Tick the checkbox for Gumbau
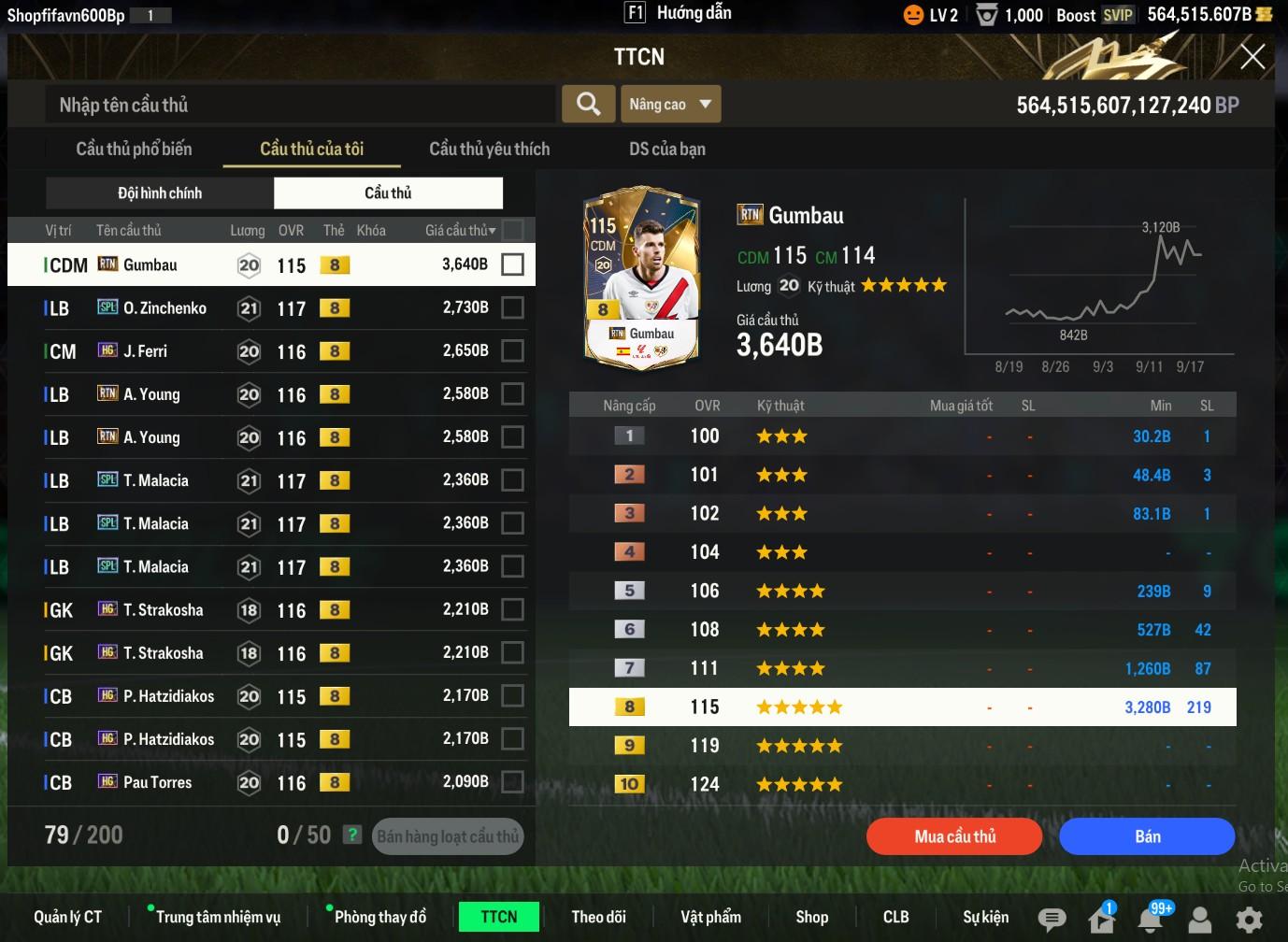 (512, 264)
